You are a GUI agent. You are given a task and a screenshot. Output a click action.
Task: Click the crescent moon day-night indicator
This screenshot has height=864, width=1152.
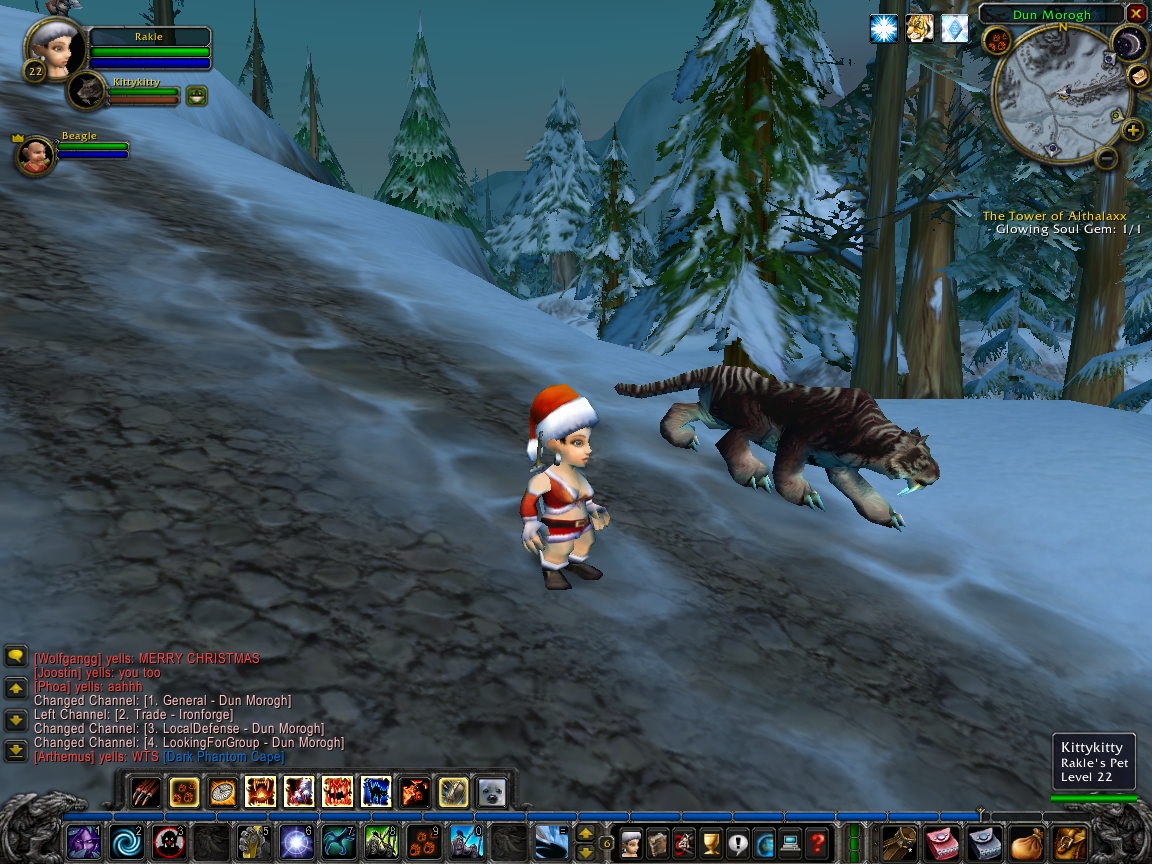[1129, 43]
